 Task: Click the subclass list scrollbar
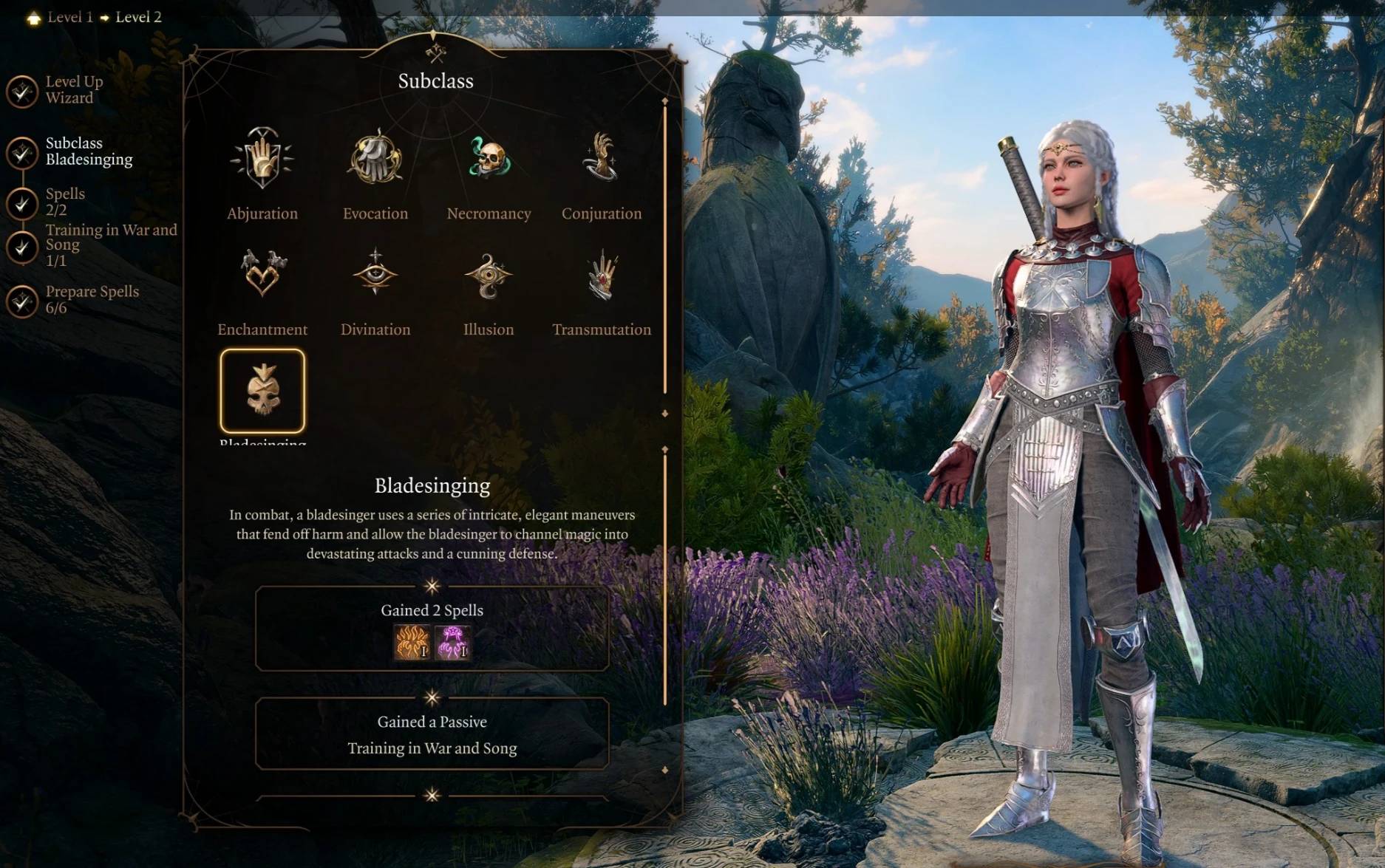pyautogui.click(x=665, y=251)
